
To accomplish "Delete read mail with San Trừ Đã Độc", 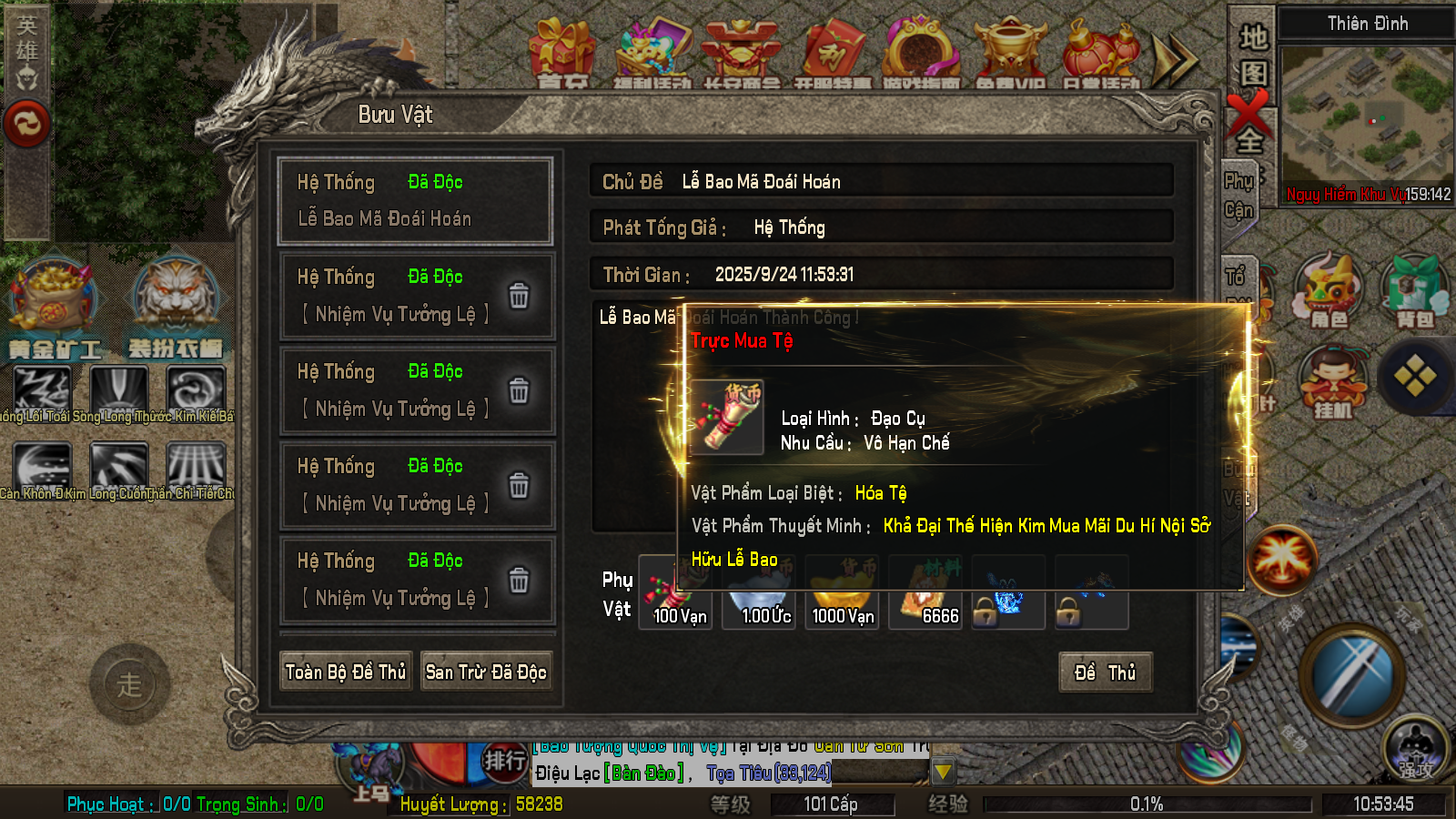I will (x=486, y=672).
